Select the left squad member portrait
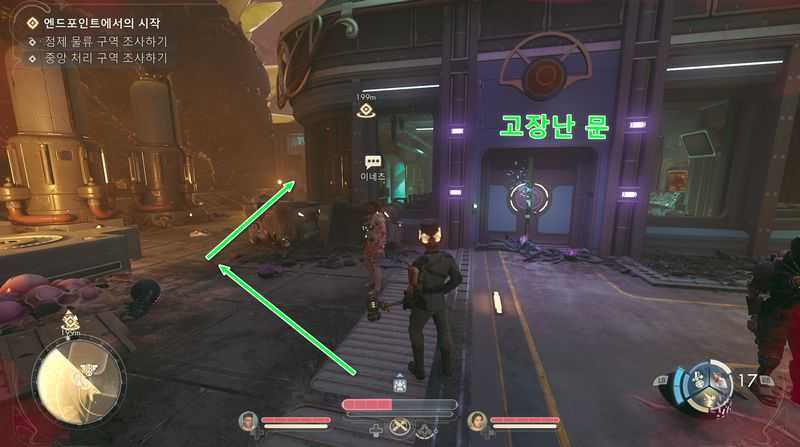The image size is (800, 447). 247,421
